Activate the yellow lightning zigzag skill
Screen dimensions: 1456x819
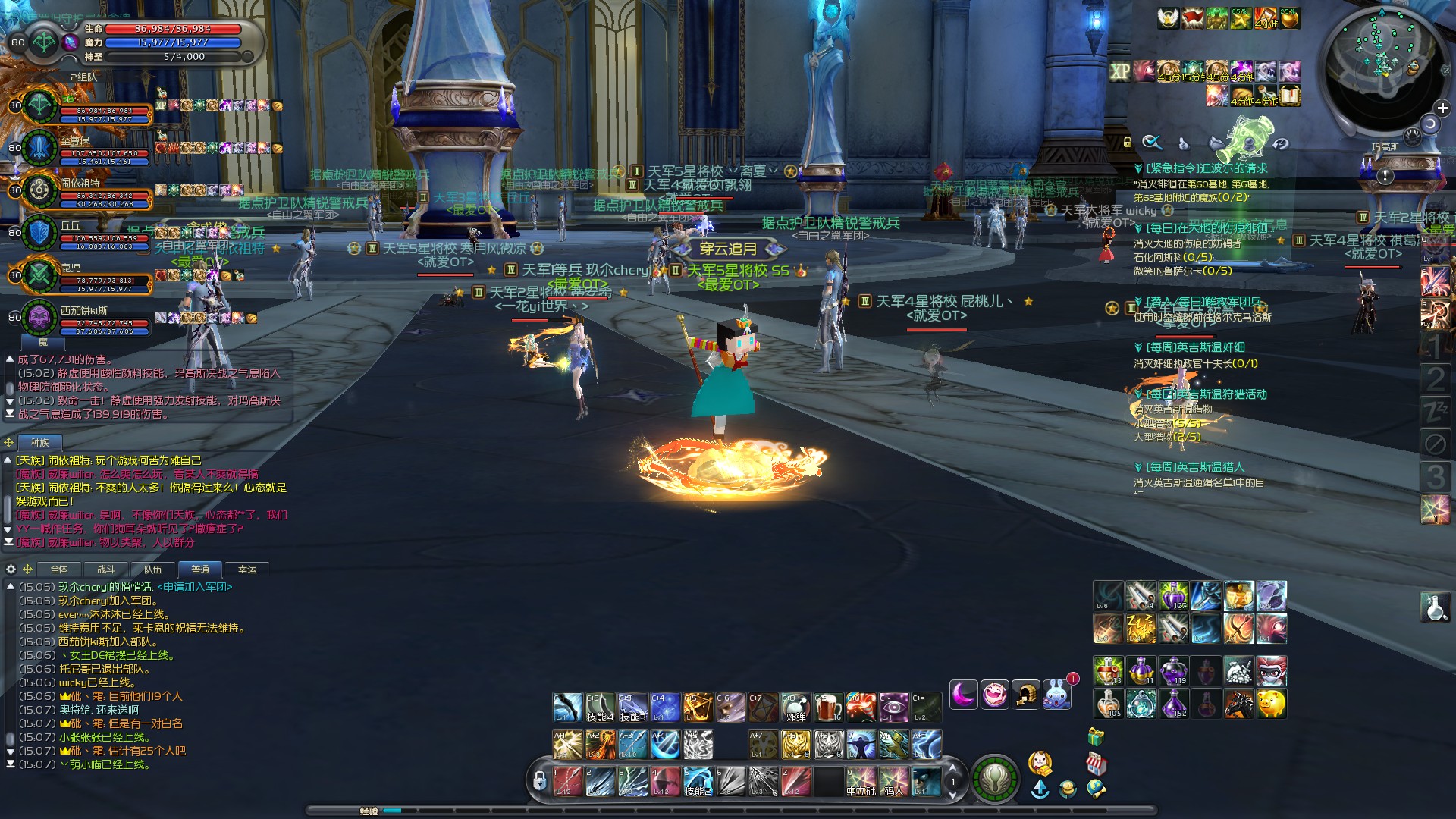click(1140, 629)
